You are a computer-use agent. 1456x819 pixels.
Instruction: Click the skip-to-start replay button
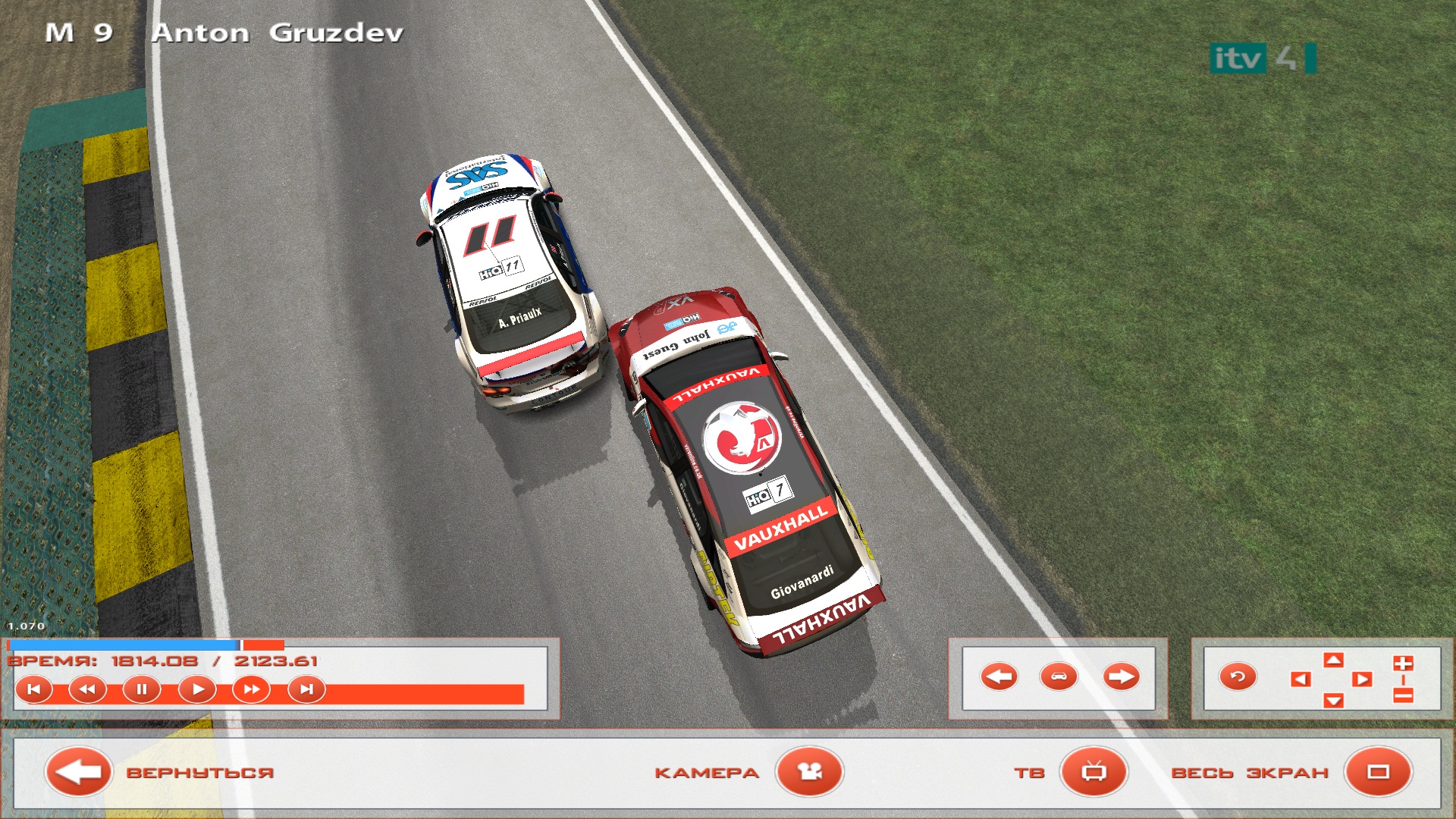(x=34, y=690)
